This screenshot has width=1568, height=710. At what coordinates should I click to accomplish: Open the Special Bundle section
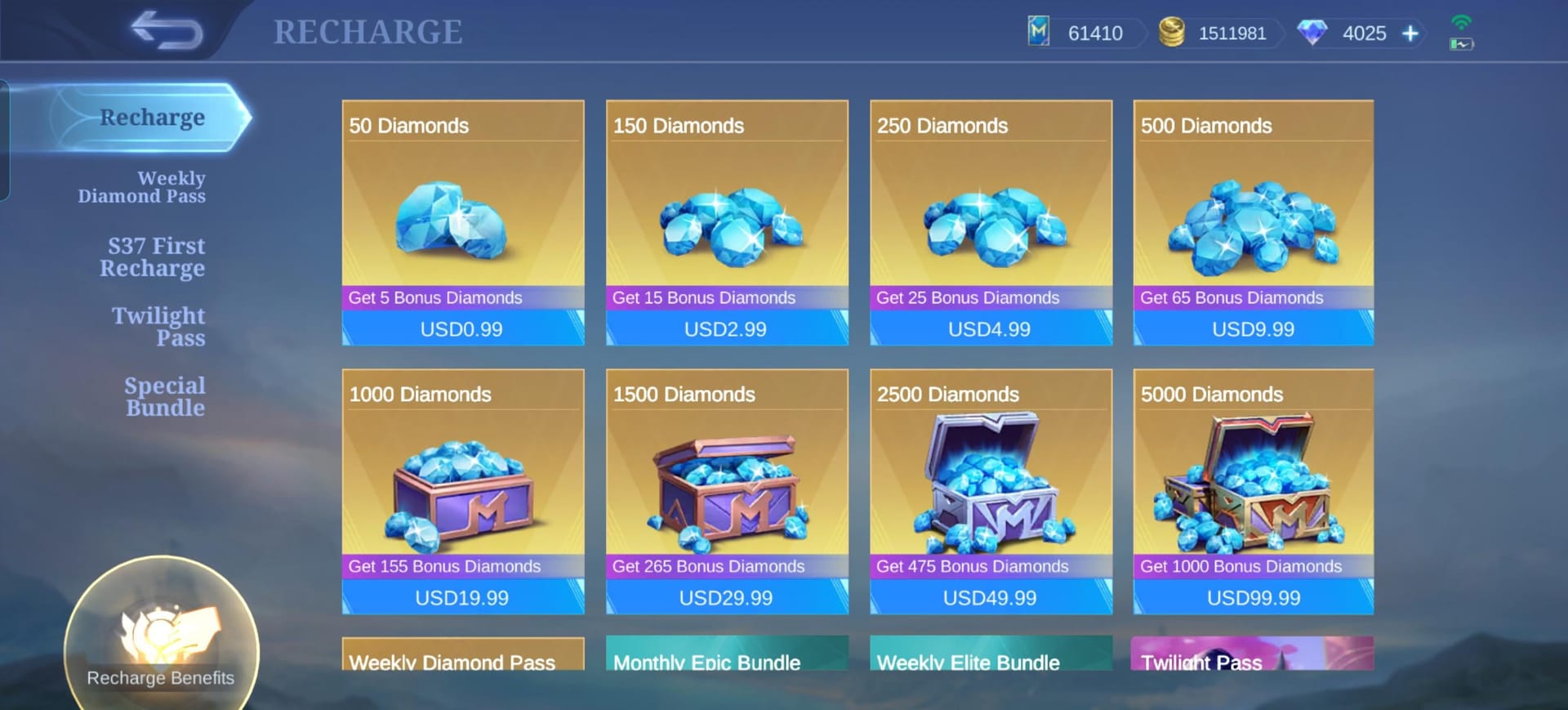[x=163, y=395]
